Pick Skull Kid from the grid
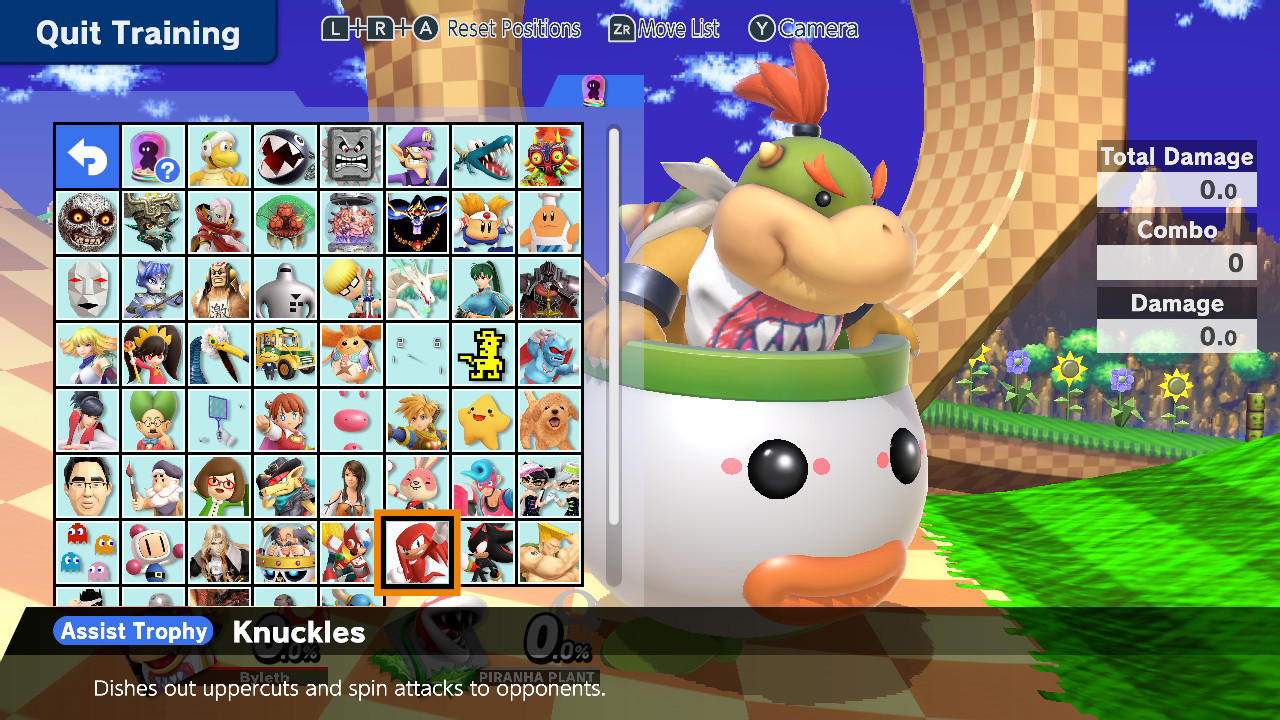This screenshot has width=1280, height=720. [x=550, y=157]
